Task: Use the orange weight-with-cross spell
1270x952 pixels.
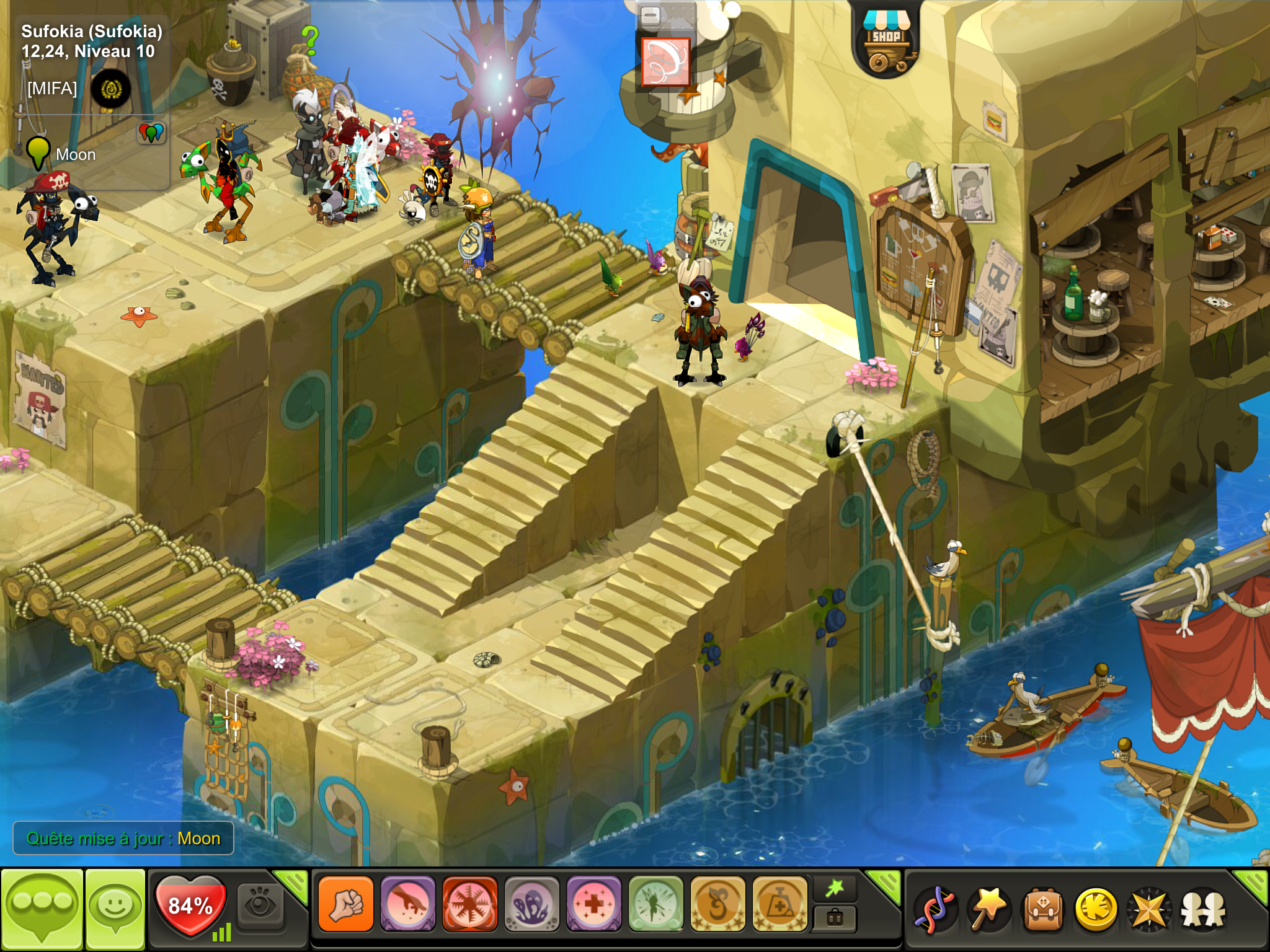Action: click(780, 904)
